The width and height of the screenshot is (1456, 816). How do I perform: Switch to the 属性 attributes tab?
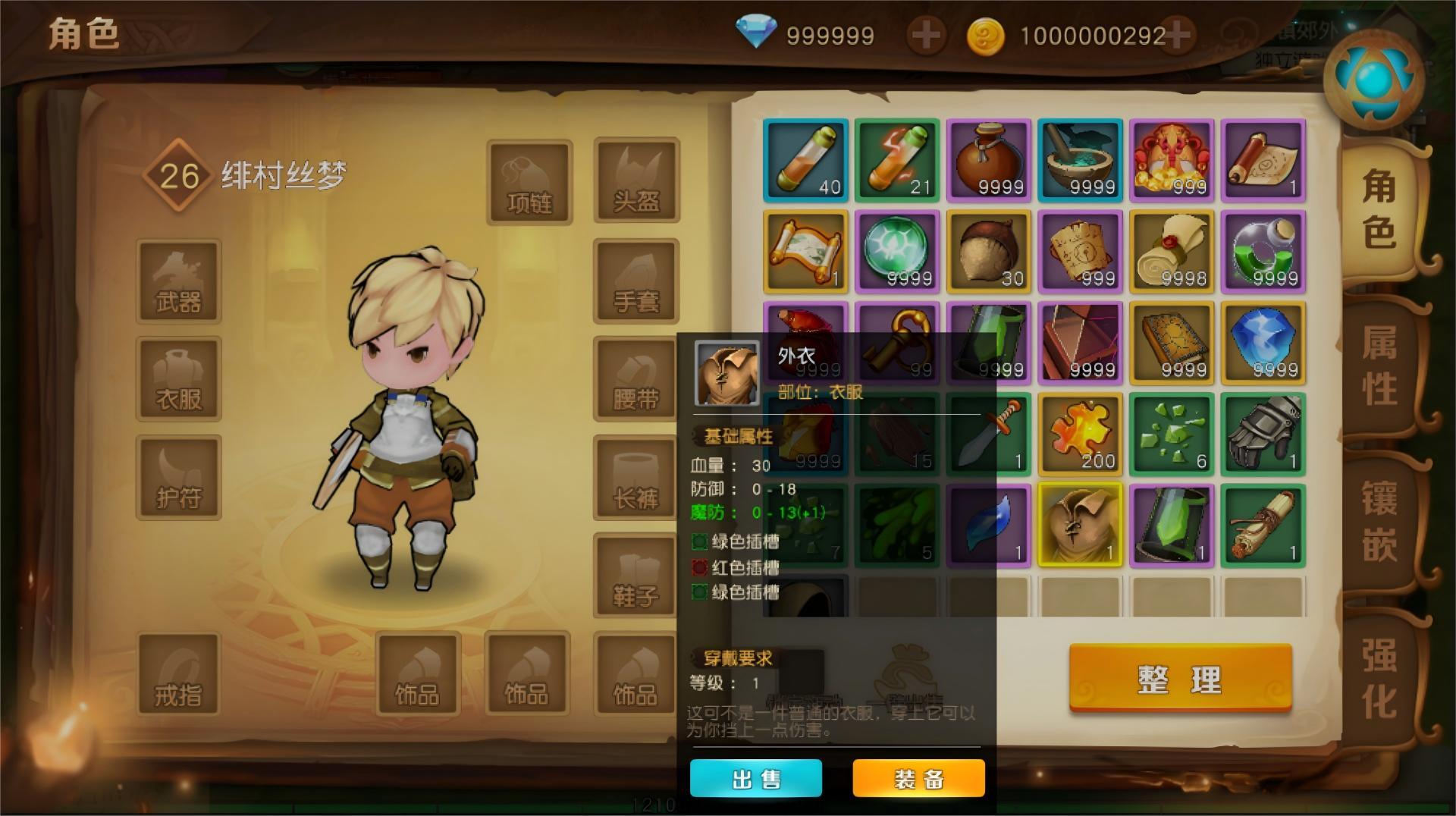click(x=1379, y=366)
